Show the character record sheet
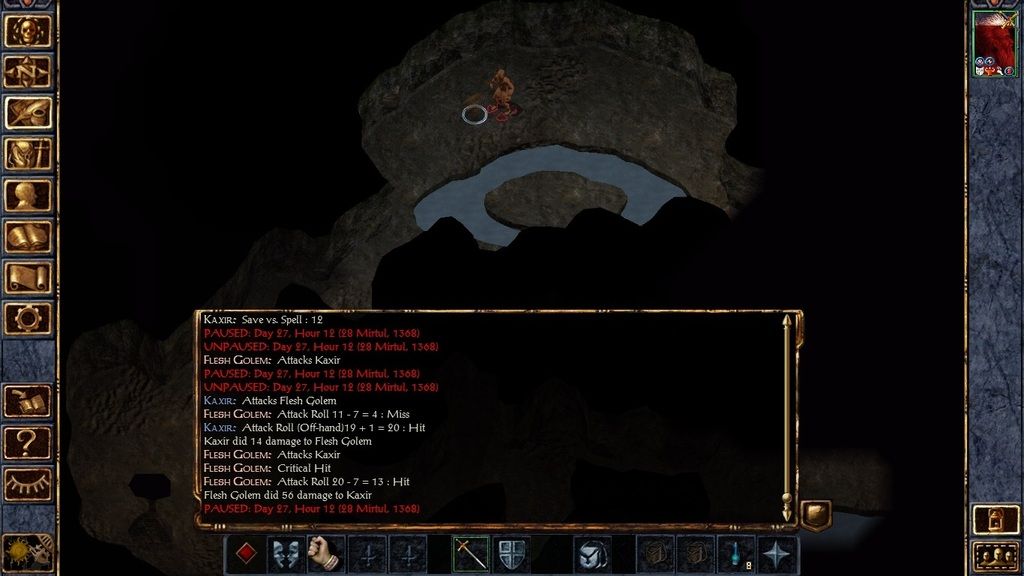This screenshot has height=576, width=1024. pyautogui.click(x=28, y=195)
